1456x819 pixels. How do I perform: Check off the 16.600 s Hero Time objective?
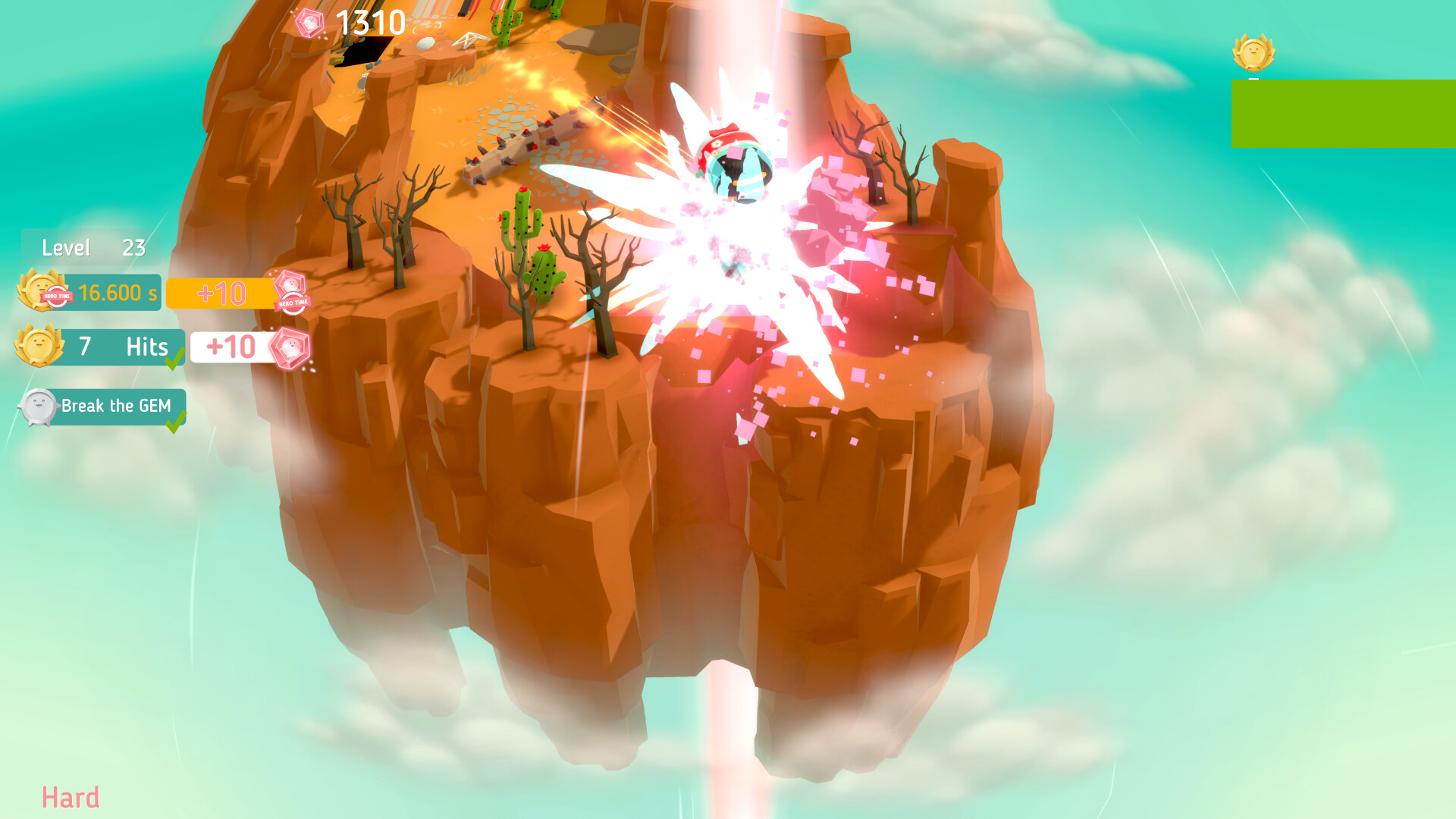112,292
